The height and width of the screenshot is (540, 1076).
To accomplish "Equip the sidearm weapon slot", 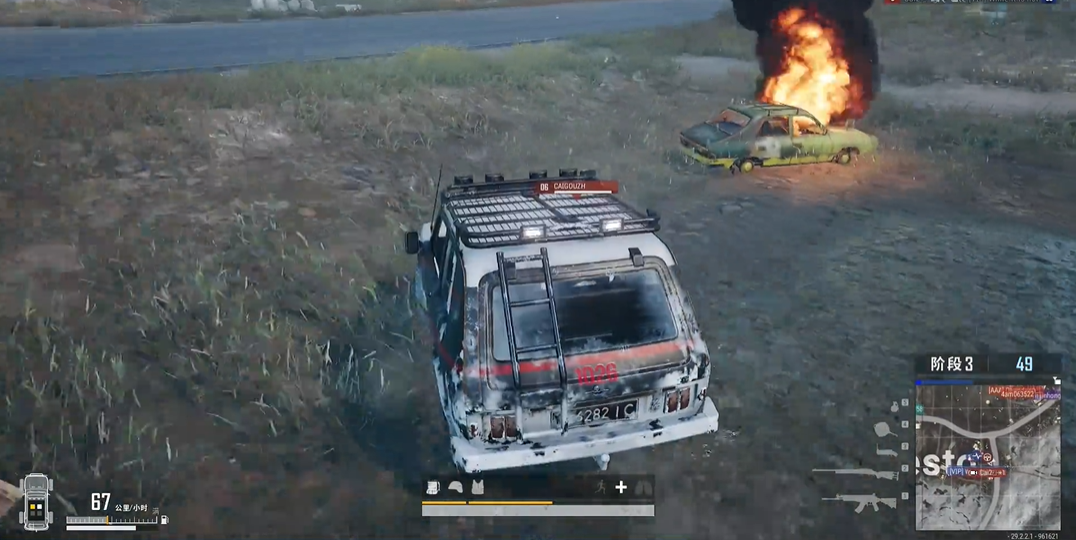I will coord(886,452).
